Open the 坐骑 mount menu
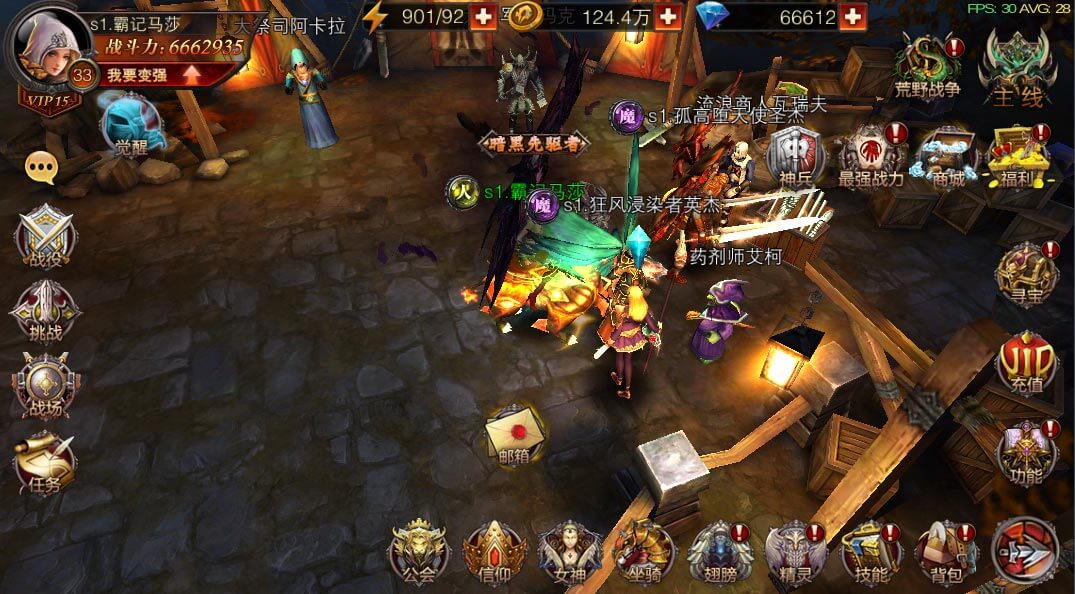Viewport: 1075px width, 594px height. (x=643, y=552)
